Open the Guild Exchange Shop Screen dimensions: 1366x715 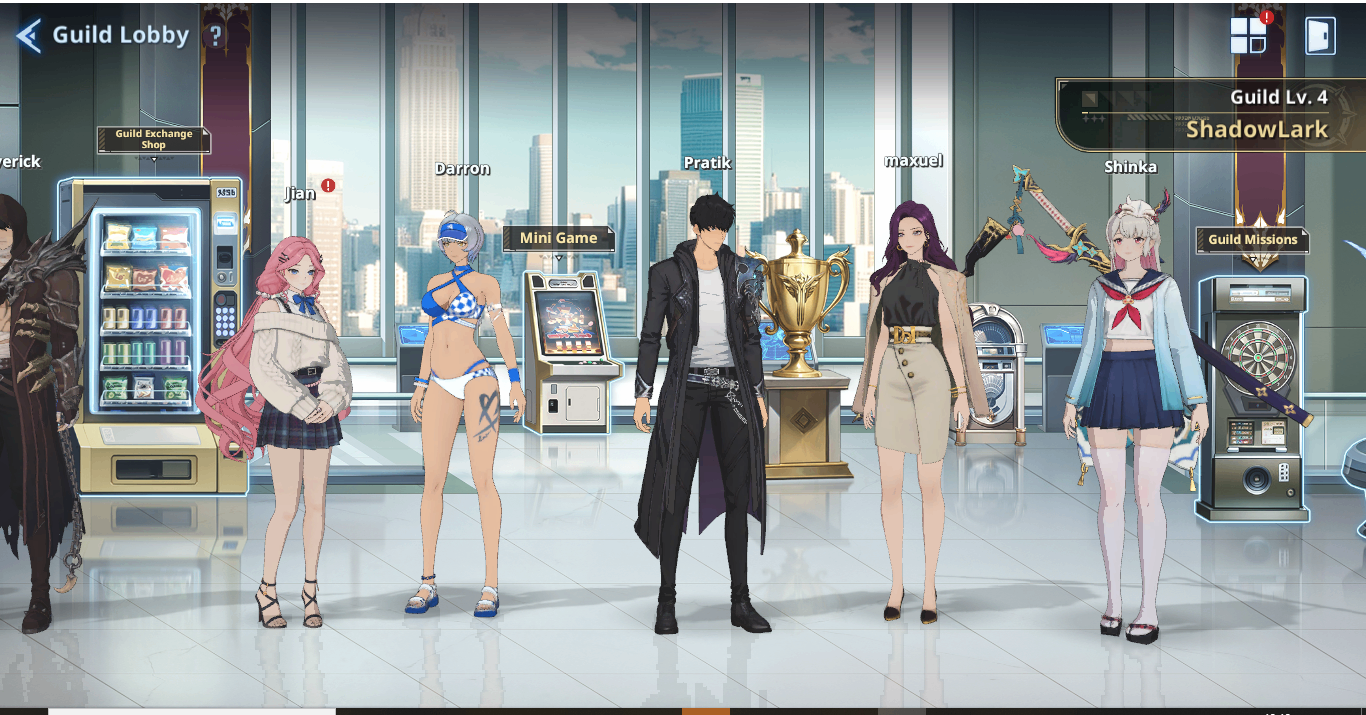(154, 140)
